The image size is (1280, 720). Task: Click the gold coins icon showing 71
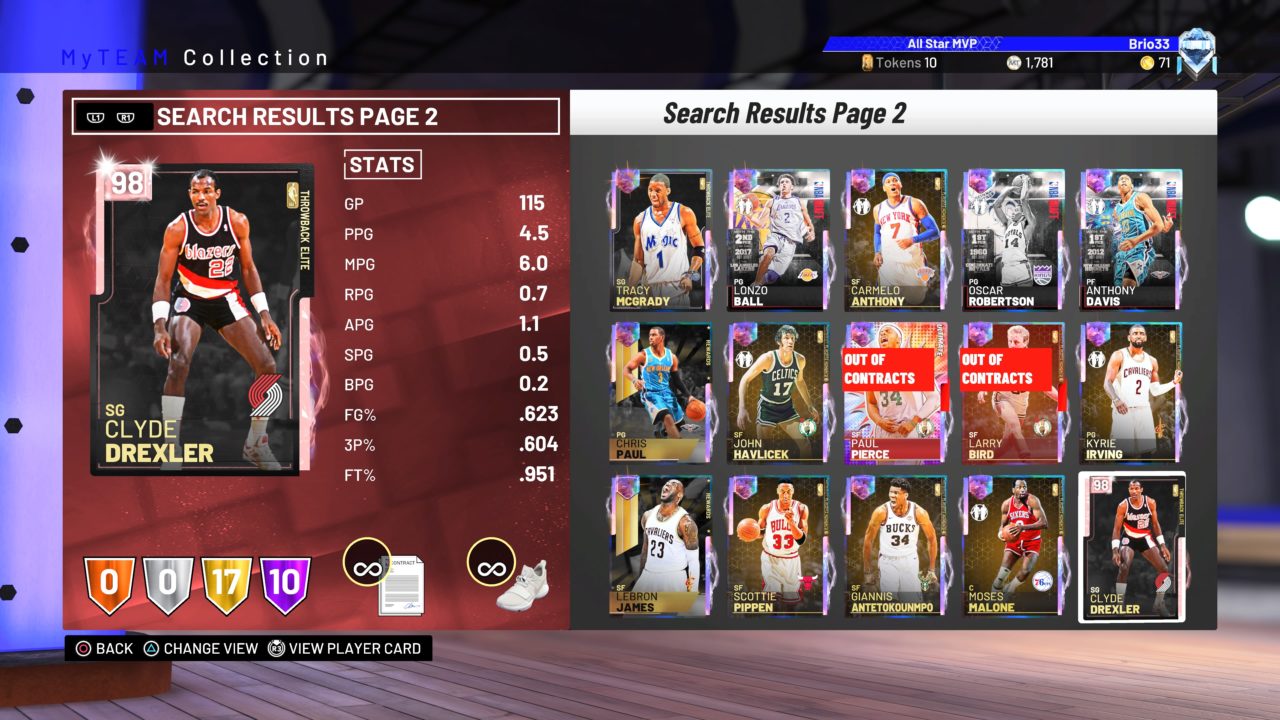tap(1147, 61)
